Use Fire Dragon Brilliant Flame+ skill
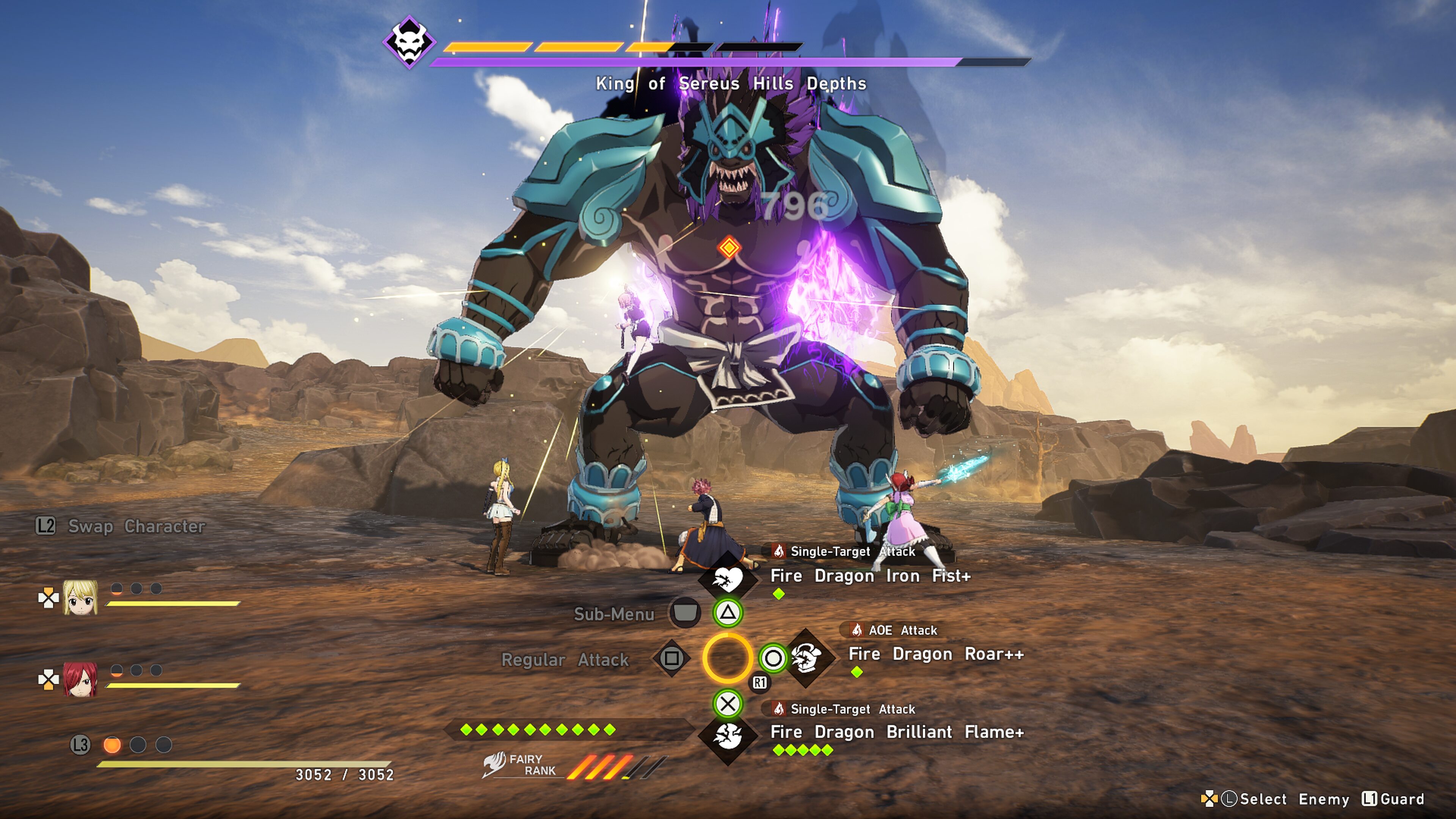Image resolution: width=1456 pixels, height=819 pixels. tap(897, 732)
